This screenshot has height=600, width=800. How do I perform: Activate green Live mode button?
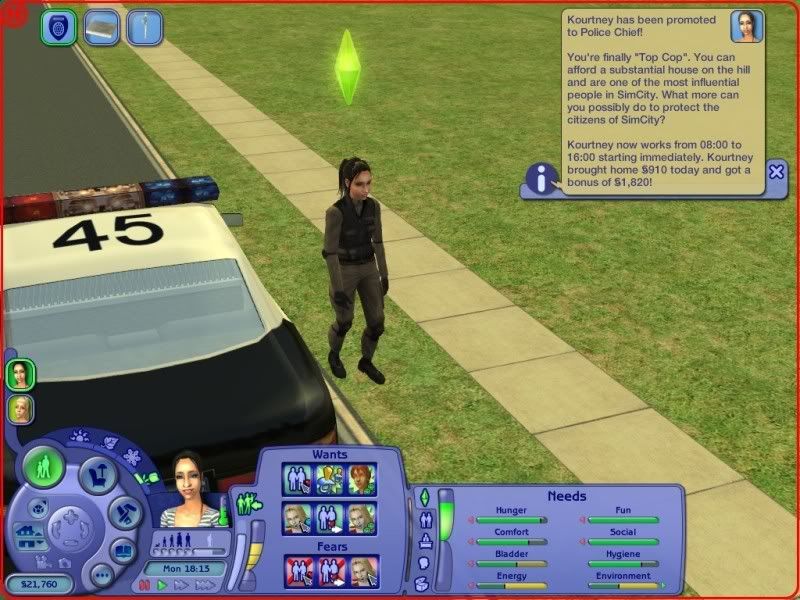pos(43,465)
